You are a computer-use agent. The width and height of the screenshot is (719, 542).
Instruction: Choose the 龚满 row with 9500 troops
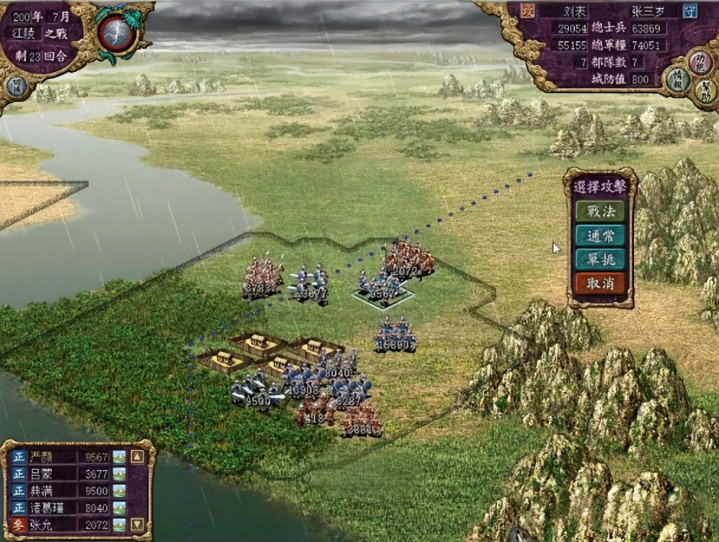pyautogui.click(x=62, y=491)
